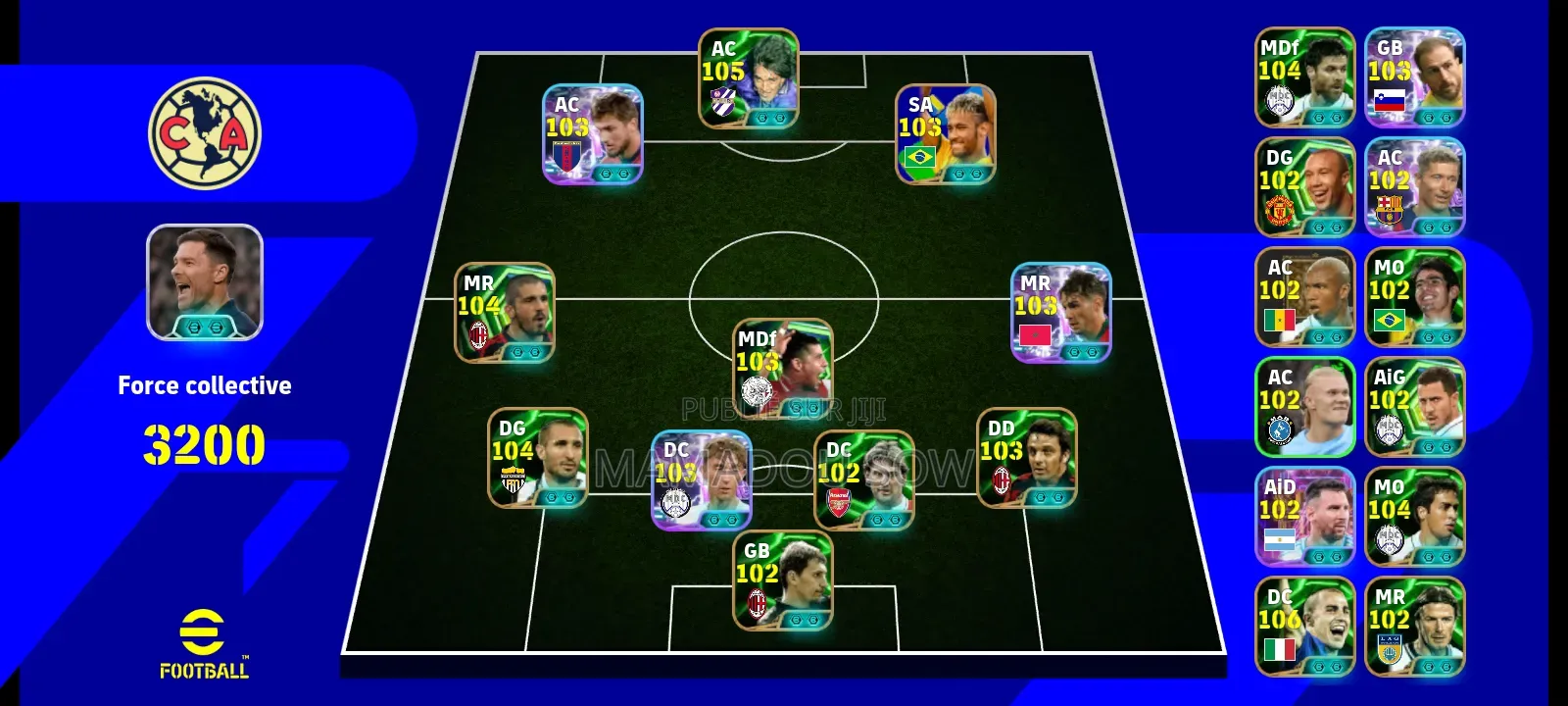Viewport: 1568px width, 706px height.
Task: Choose the GB 103 reserve goalkeeper card
Action: pos(1414,77)
